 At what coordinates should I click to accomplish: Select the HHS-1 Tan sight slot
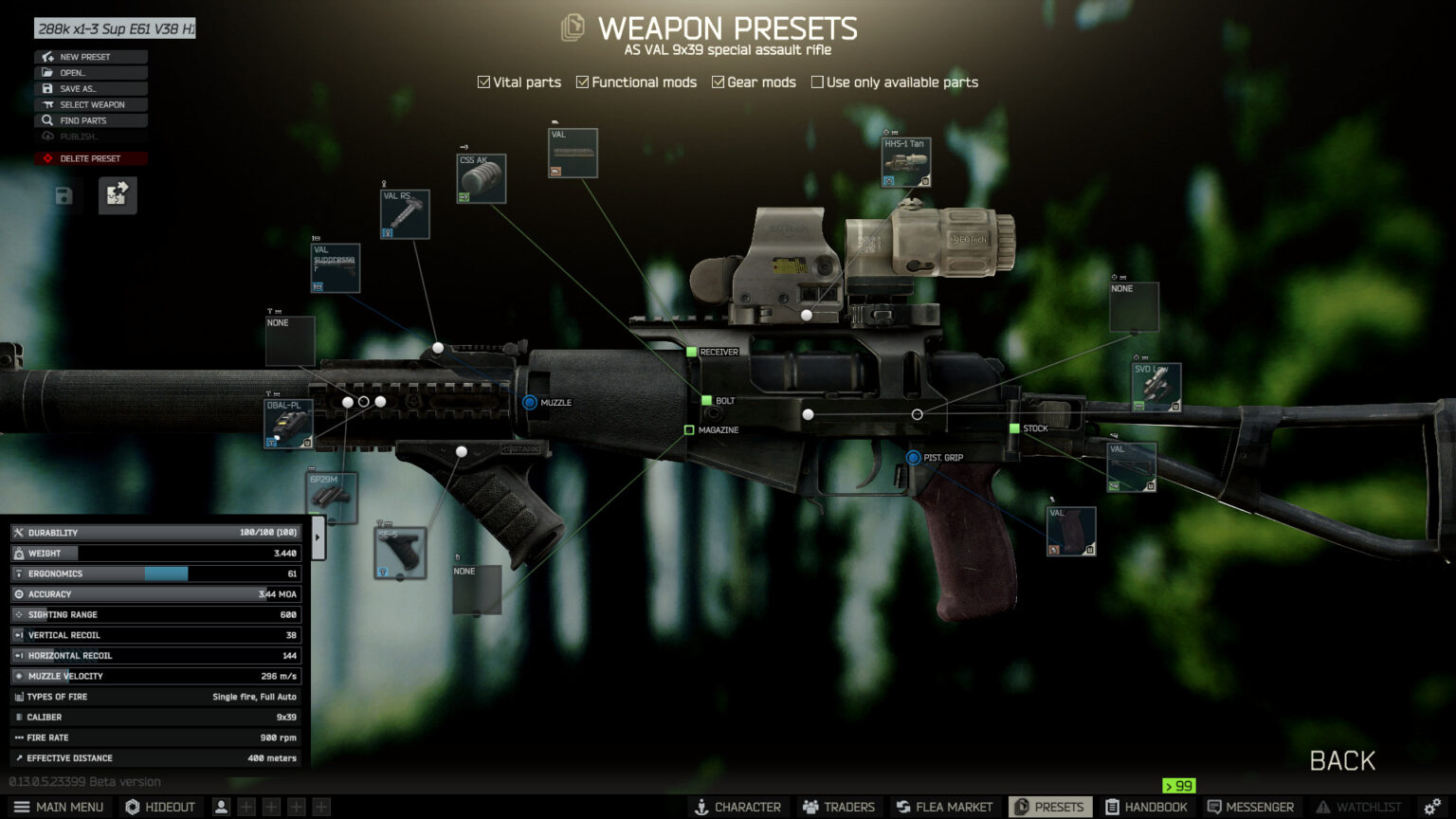(x=905, y=163)
